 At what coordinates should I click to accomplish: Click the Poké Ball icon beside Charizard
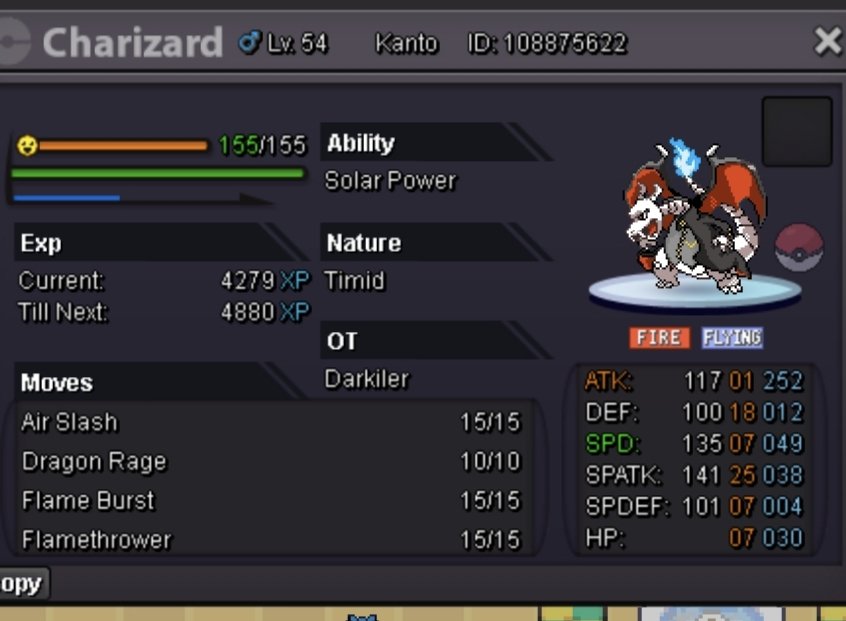799,247
